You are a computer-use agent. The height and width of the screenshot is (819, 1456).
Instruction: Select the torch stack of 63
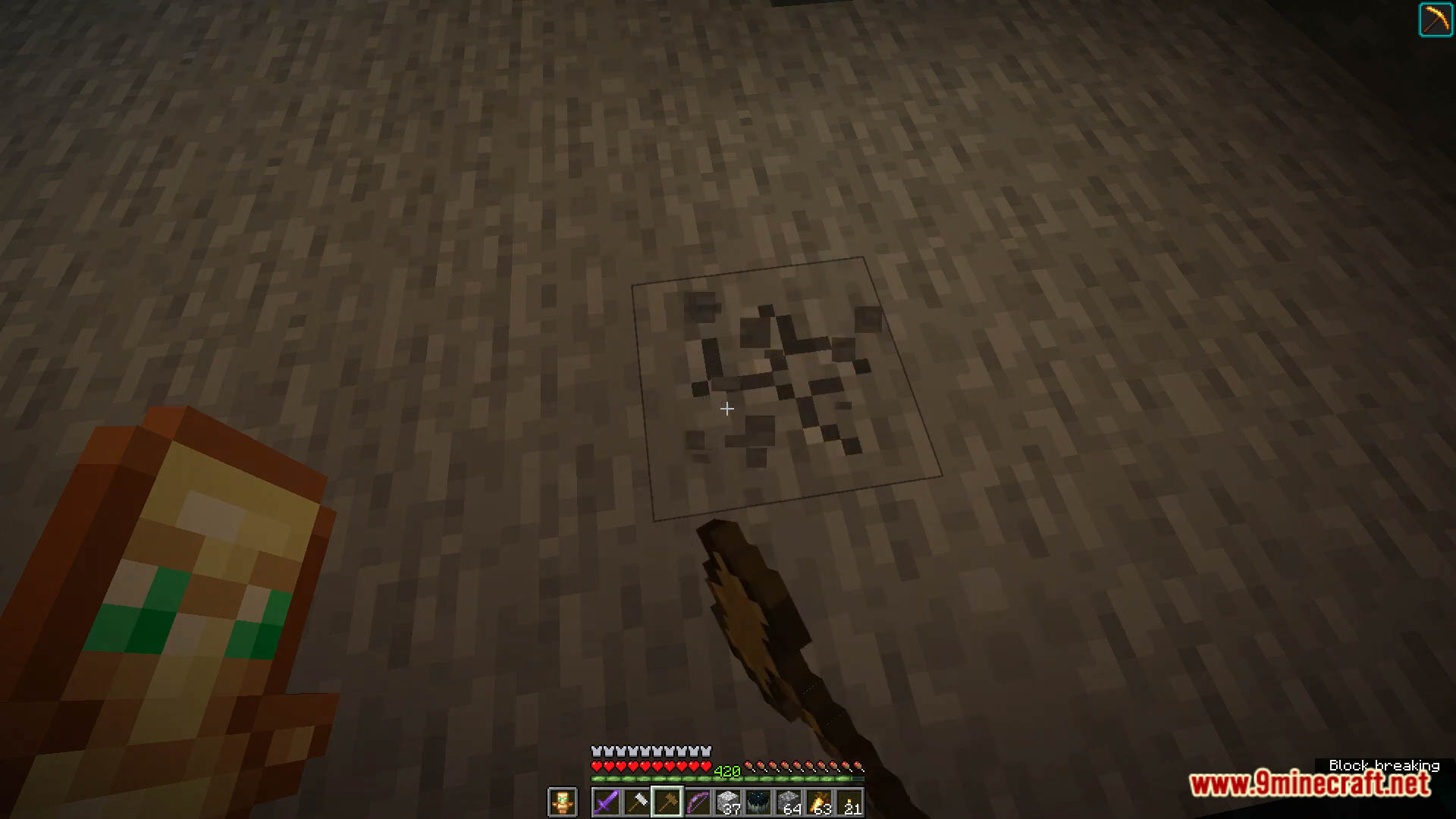[x=819, y=802]
